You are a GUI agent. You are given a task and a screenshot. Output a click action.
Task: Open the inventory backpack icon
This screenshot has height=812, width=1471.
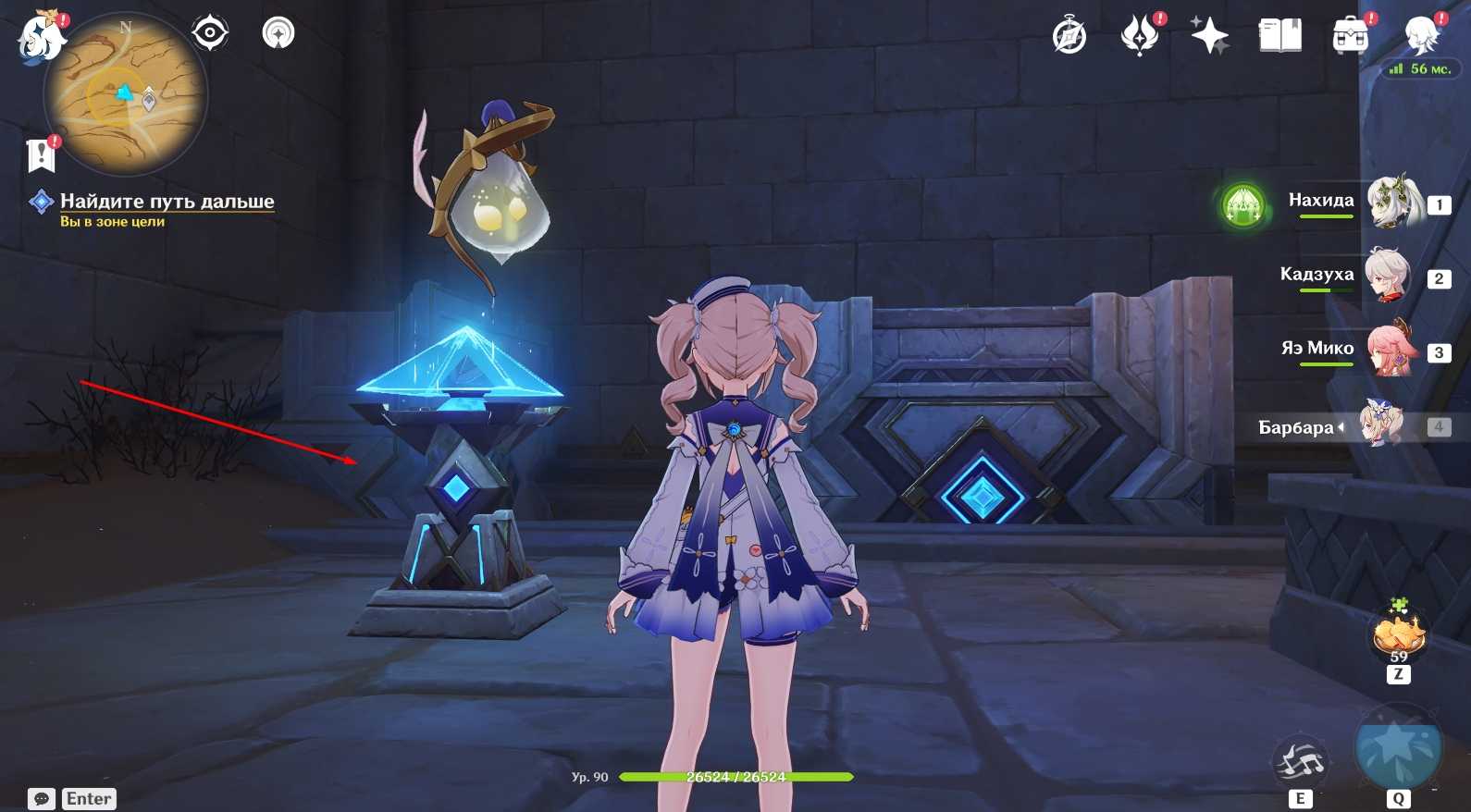1351,37
